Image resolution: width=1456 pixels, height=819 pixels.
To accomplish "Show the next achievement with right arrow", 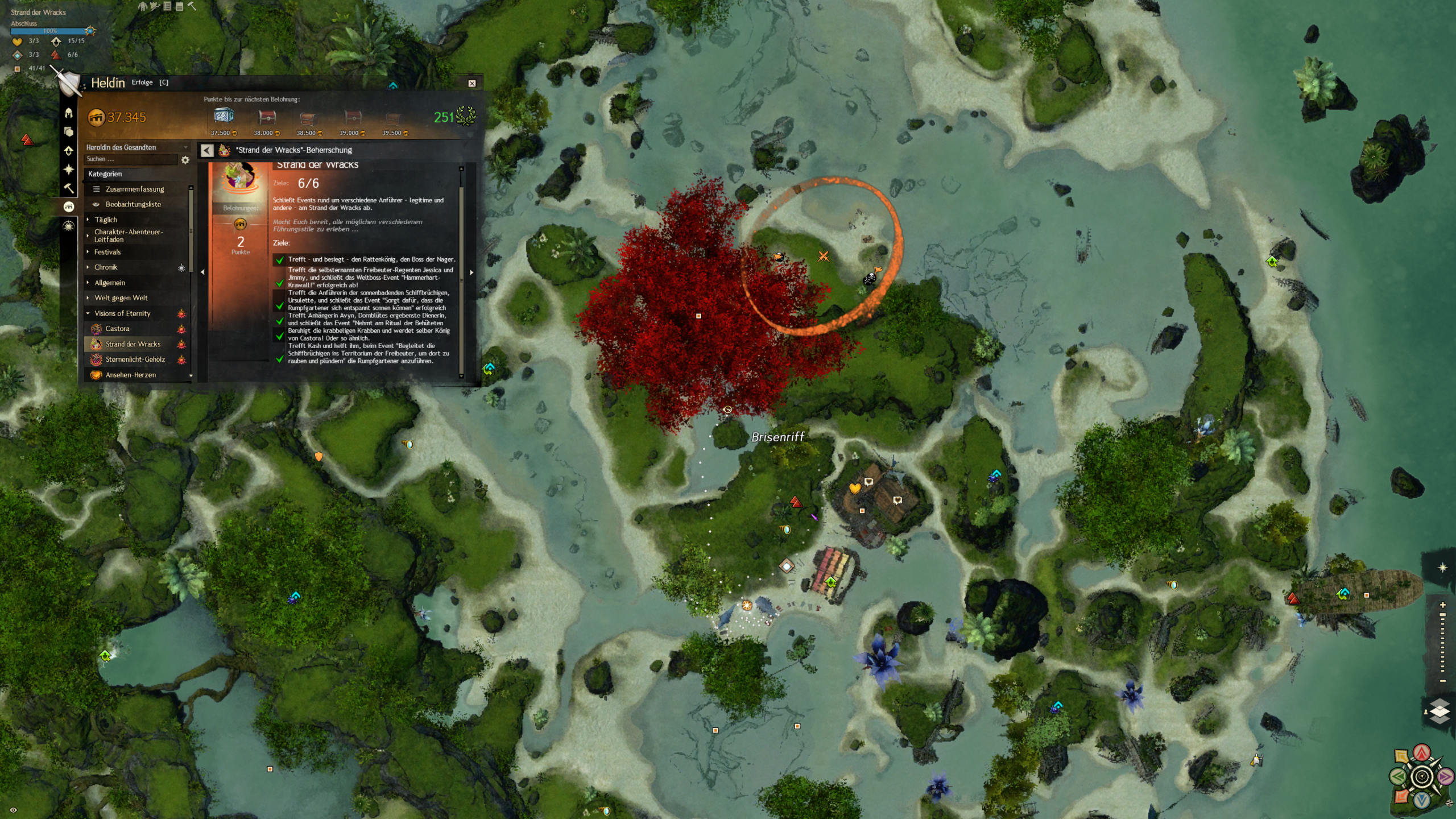I will (x=471, y=272).
